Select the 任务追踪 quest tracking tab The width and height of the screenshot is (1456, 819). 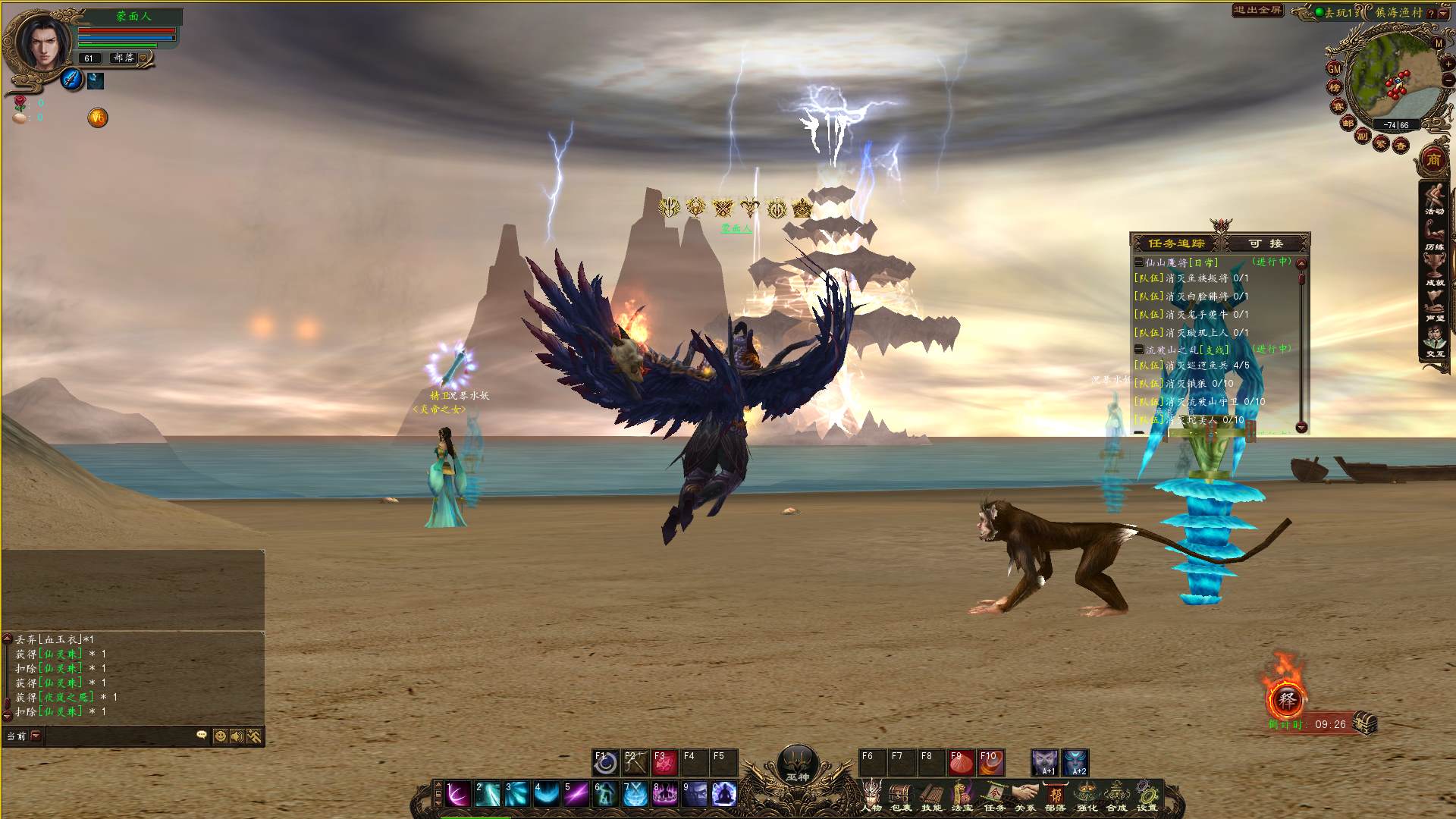point(1176,243)
